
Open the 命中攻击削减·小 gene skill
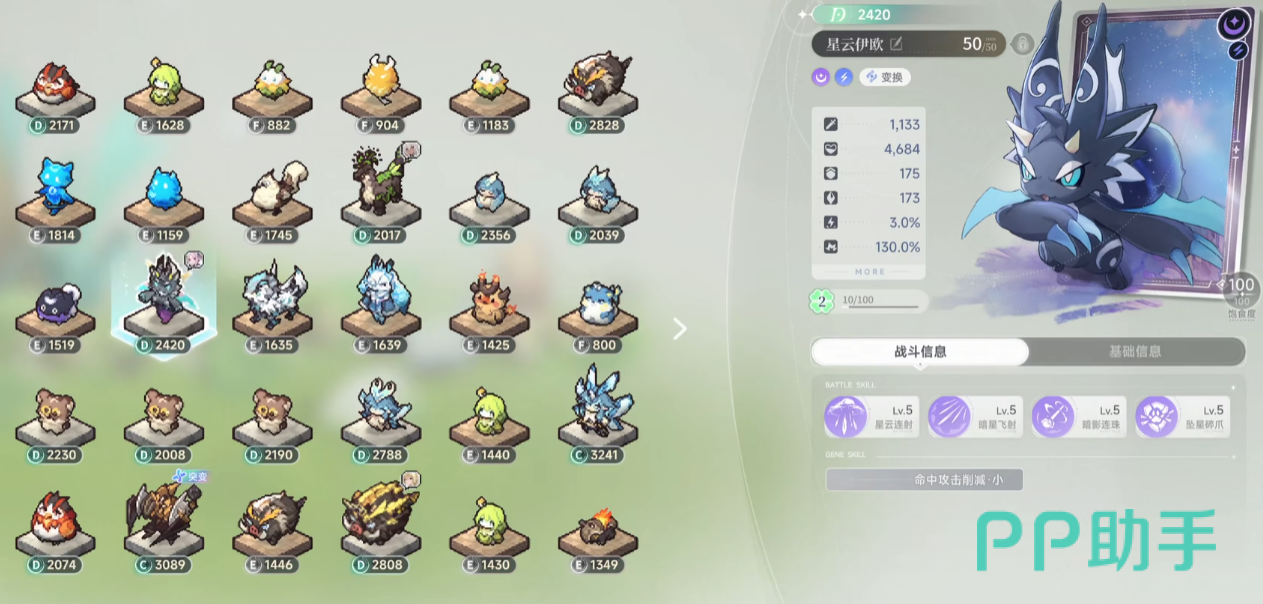coord(924,480)
